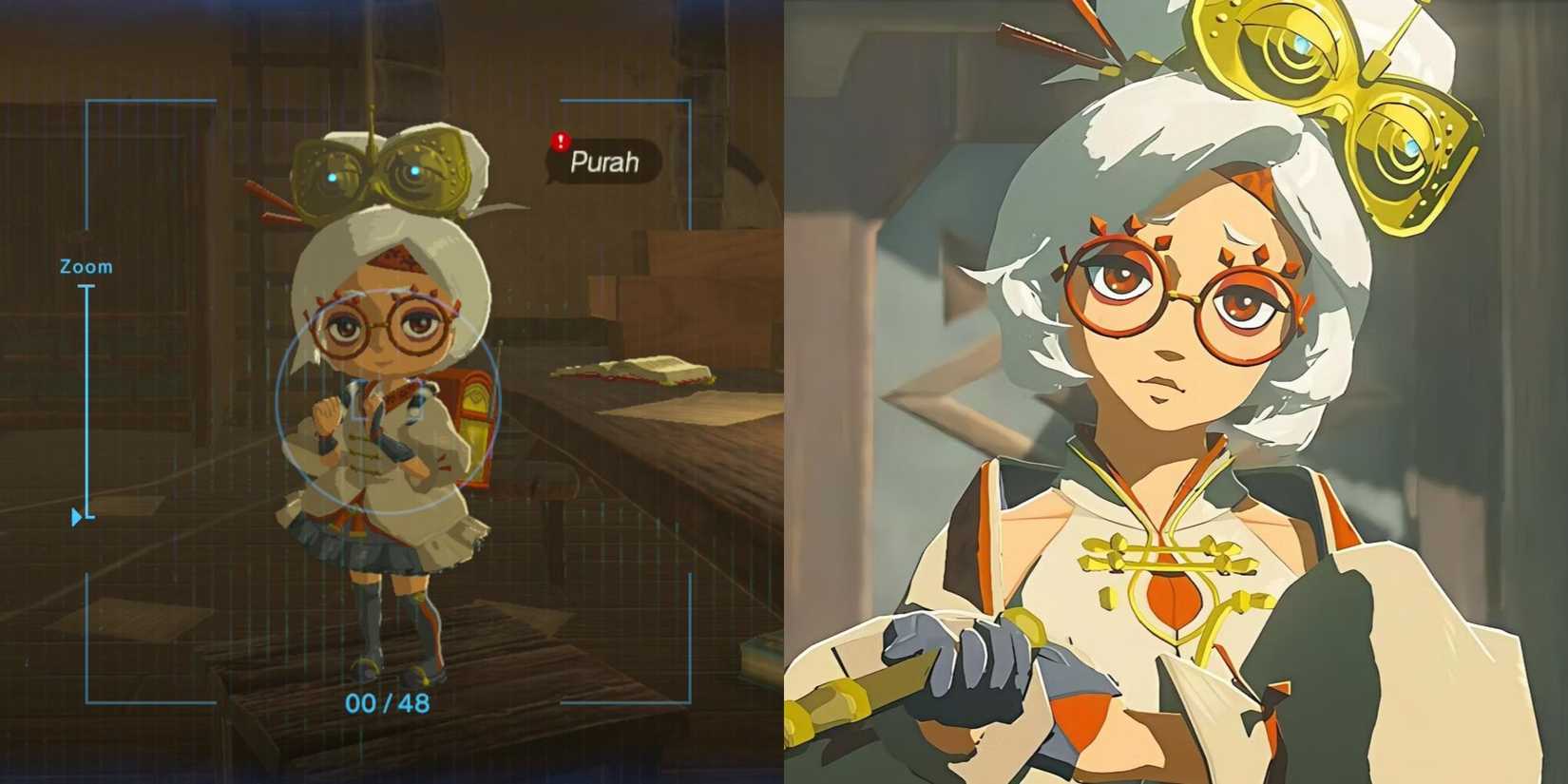Click the arrow pointer beside the Zoom track
Image resolution: width=1568 pixels, height=784 pixels.
pyautogui.click(x=75, y=517)
